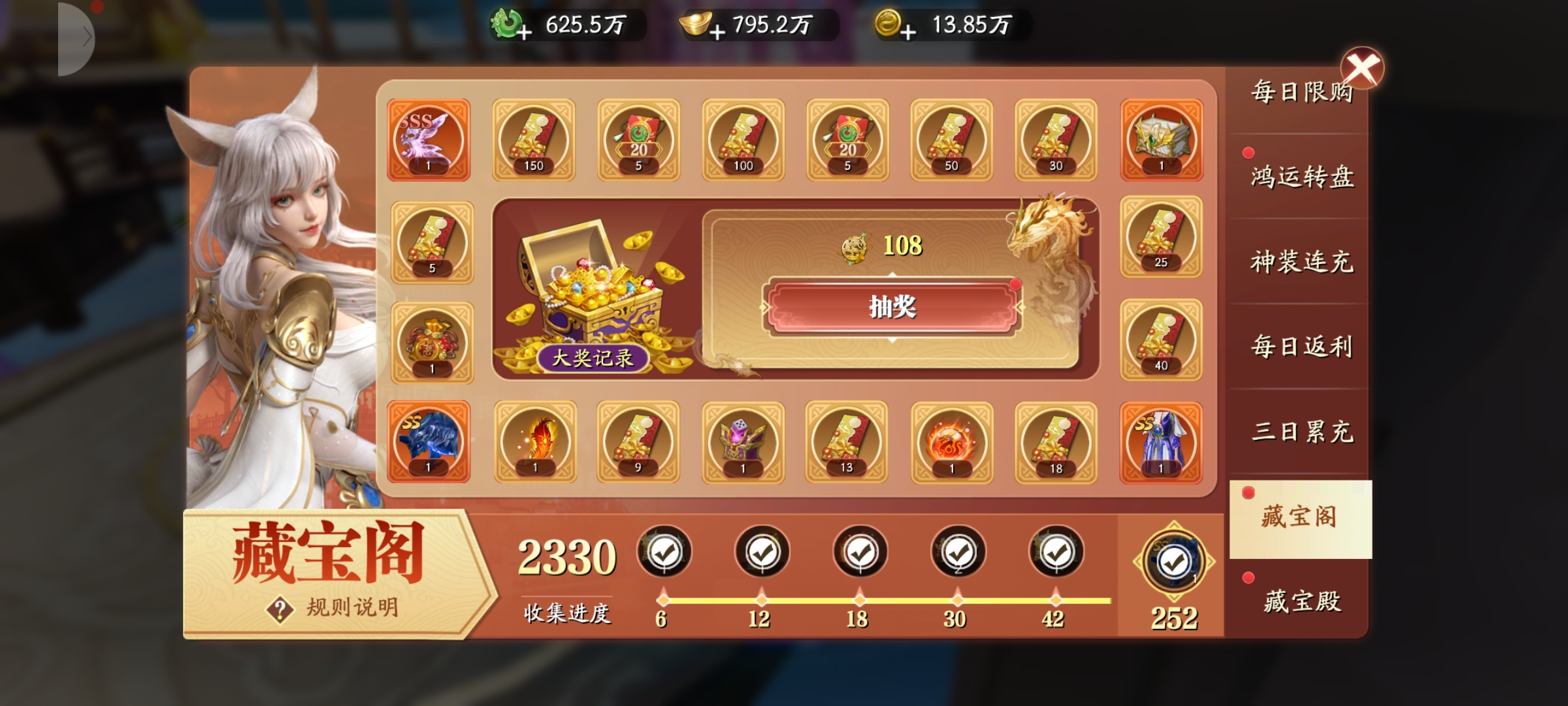Click the red 抽奖 draw button
The image size is (1568, 706).
point(892,307)
